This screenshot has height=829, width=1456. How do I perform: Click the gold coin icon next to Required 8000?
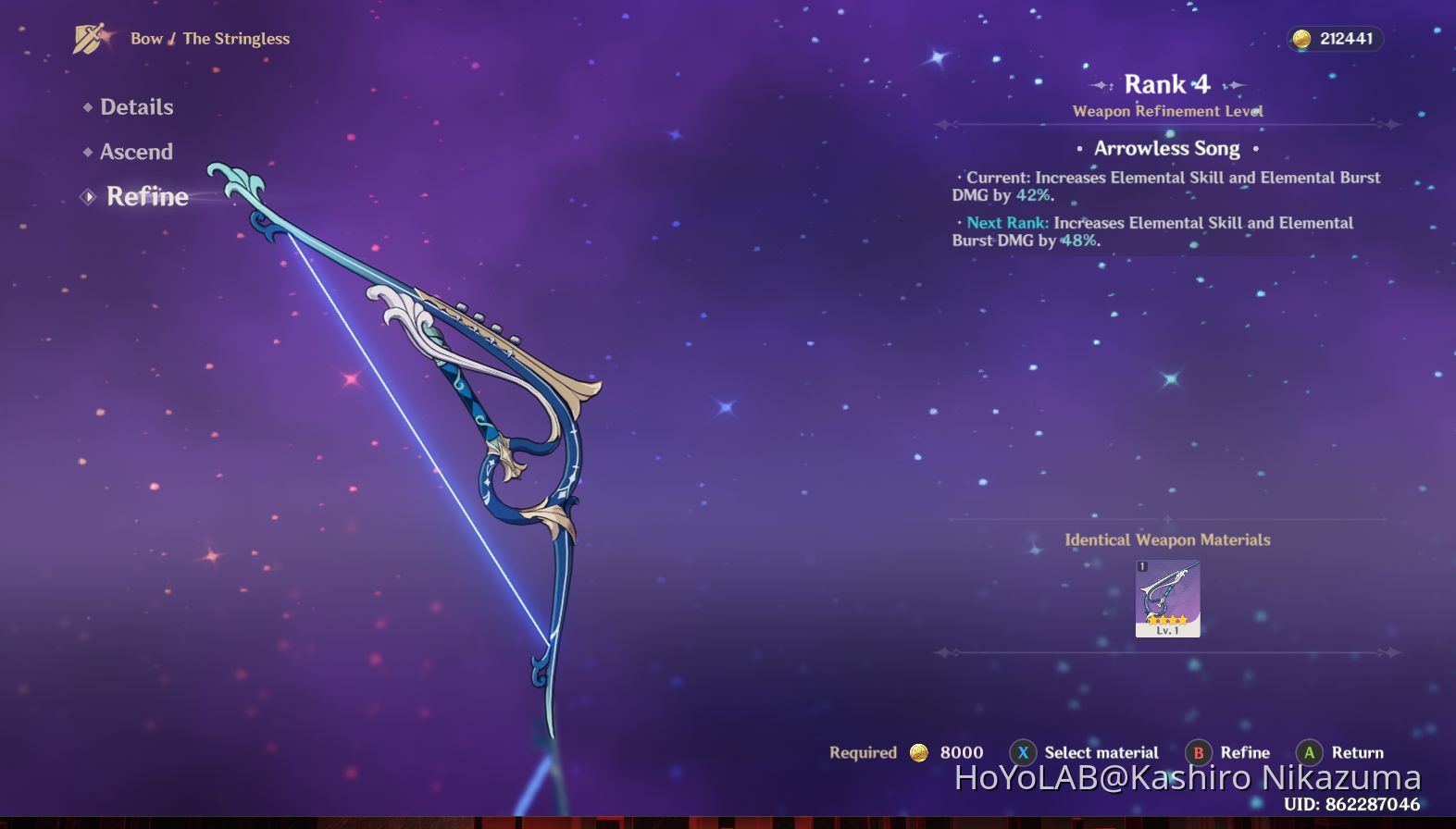pos(917,752)
